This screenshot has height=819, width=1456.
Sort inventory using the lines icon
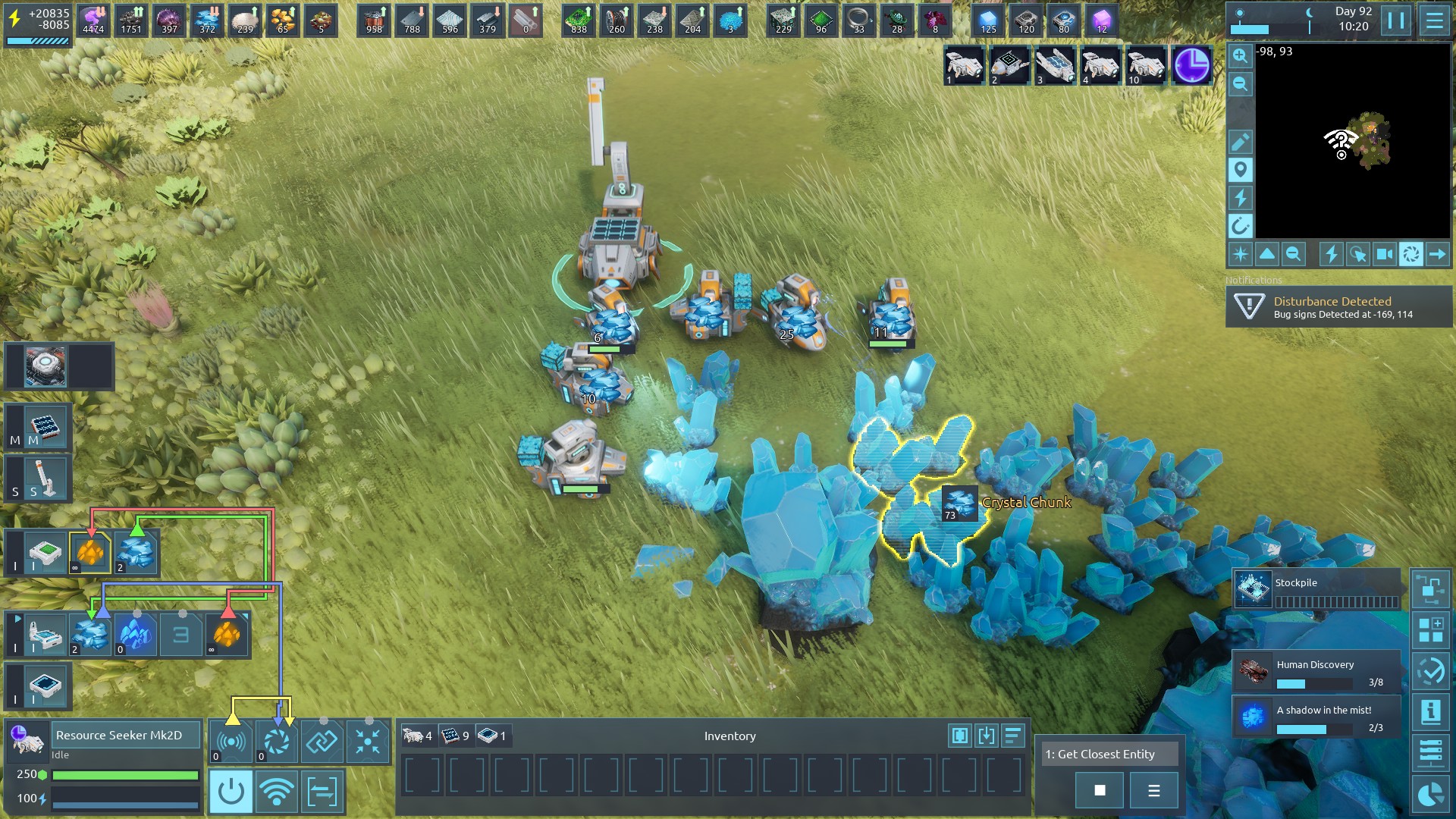coord(1013,736)
